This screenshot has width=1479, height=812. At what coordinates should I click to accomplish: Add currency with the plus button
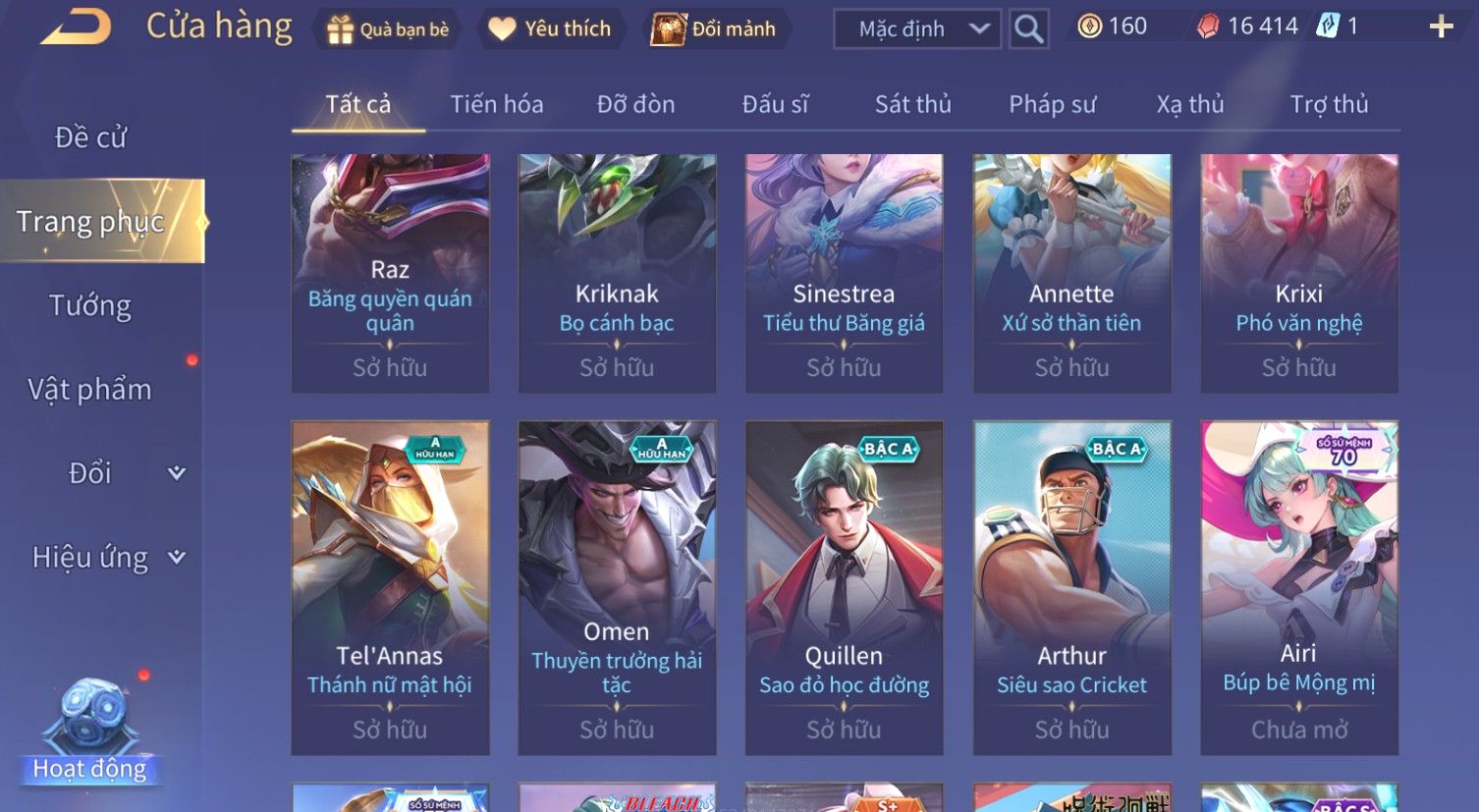[1441, 27]
